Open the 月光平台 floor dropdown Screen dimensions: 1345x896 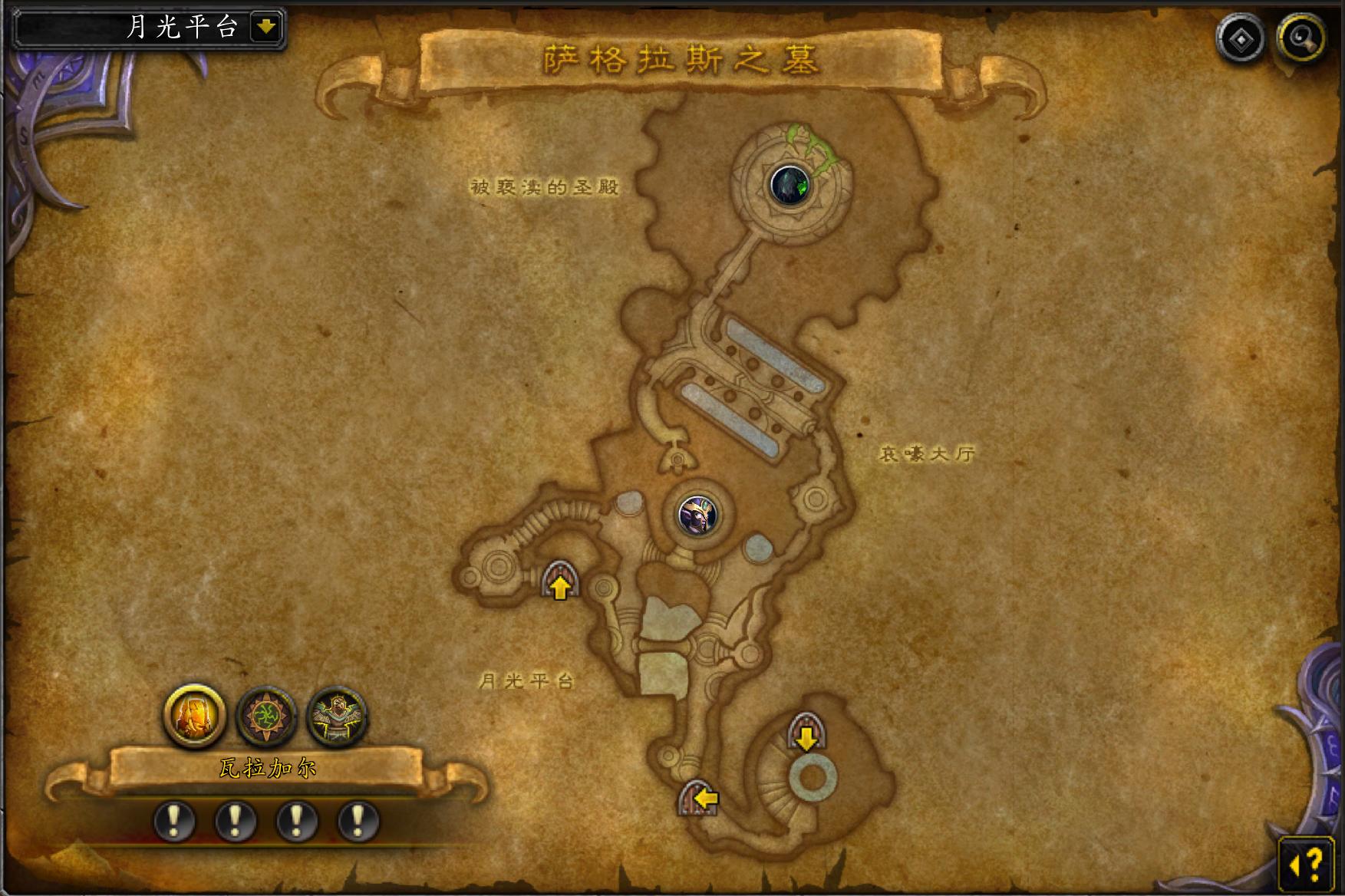point(266,28)
